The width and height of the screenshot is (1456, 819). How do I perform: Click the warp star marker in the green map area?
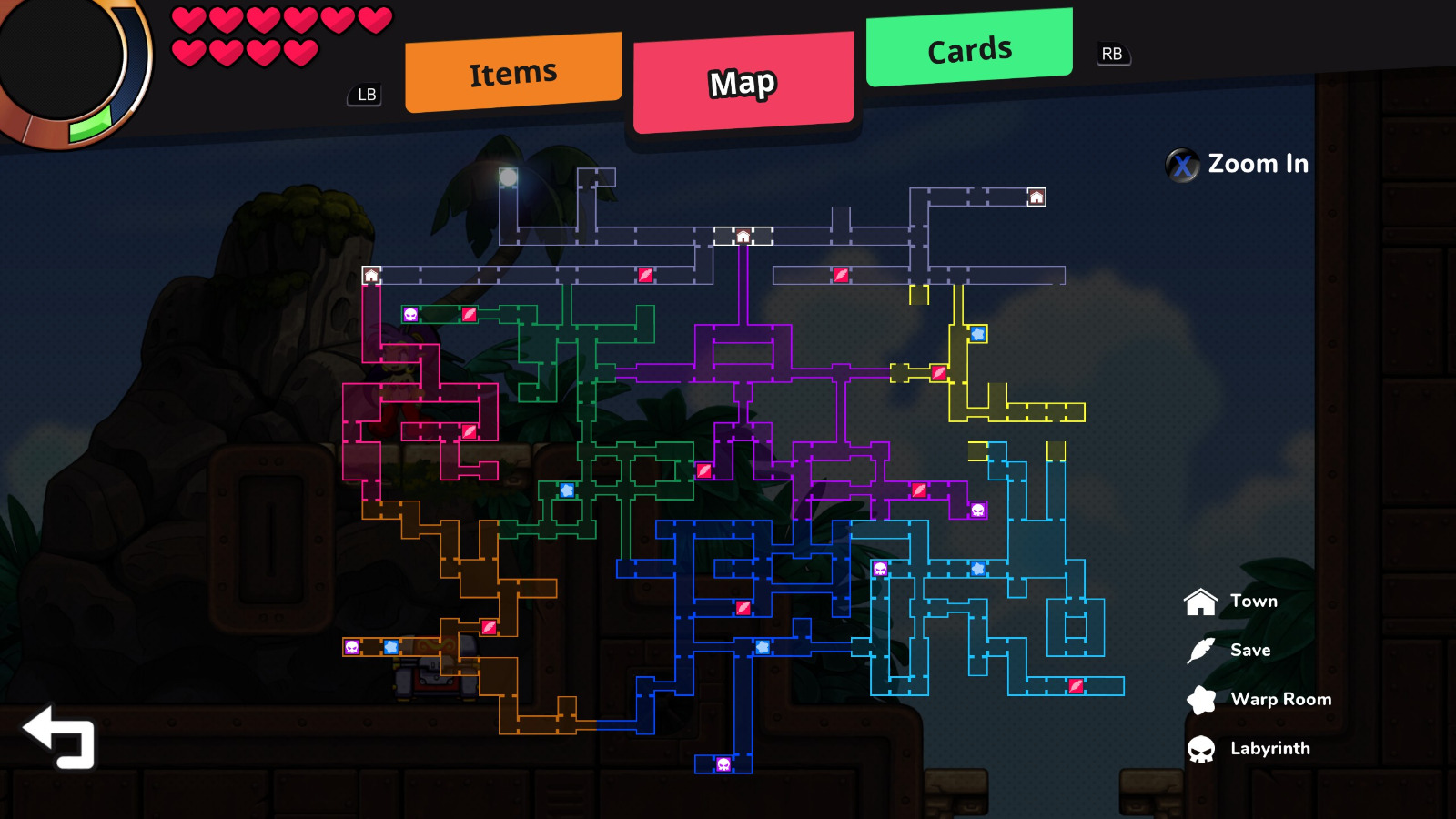click(x=569, y=490)
